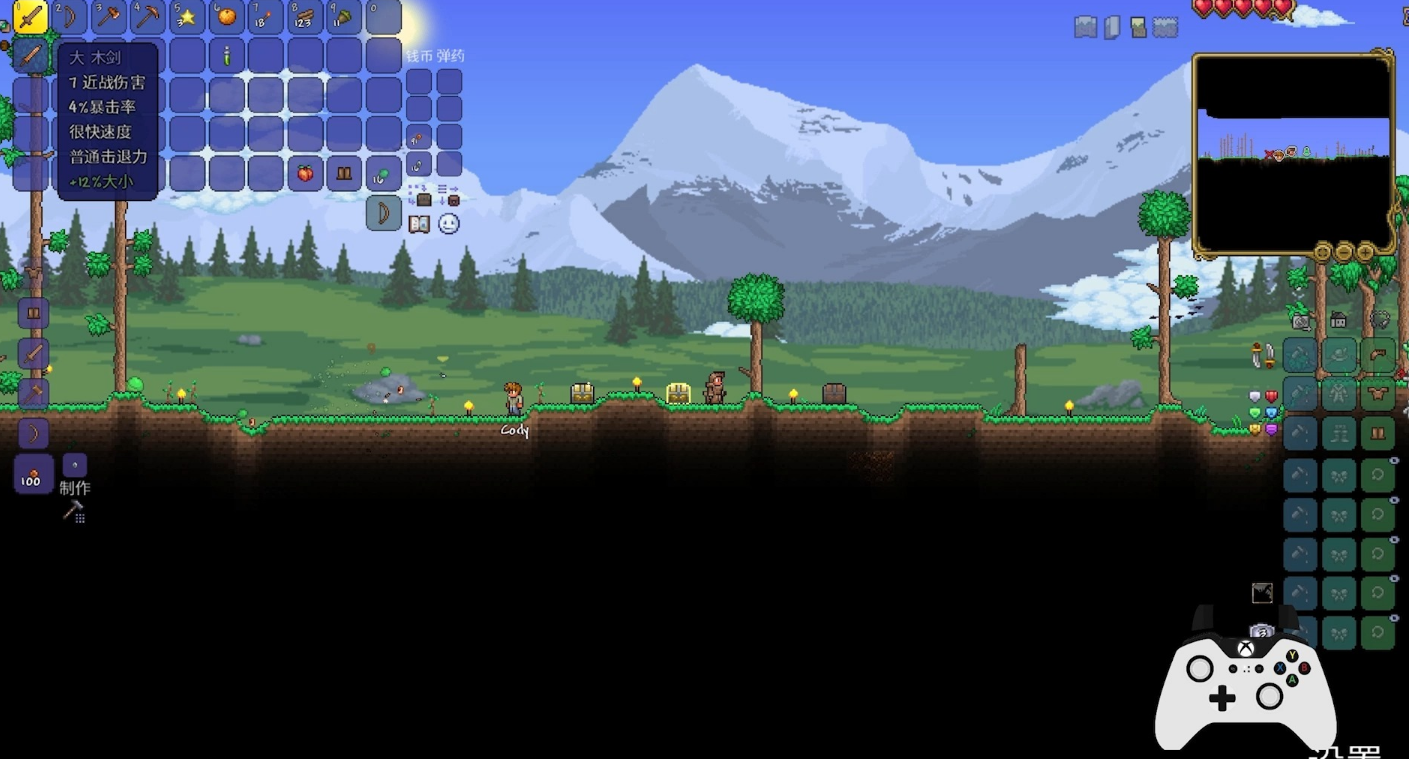Choose the wooden hammer crafting recipe

[33, 393]
